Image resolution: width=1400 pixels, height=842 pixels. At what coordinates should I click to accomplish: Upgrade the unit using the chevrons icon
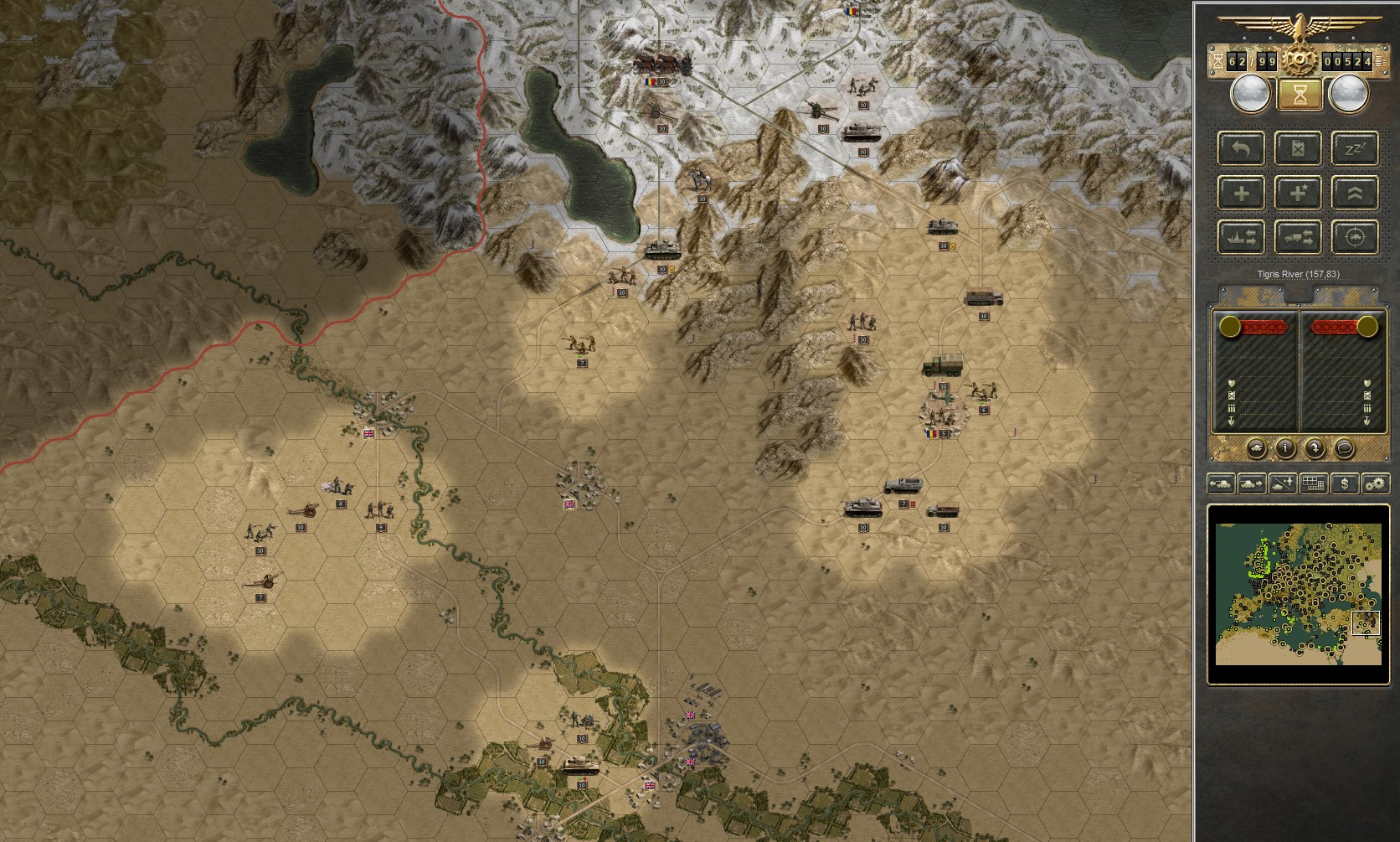click(x=1355, y=192)
